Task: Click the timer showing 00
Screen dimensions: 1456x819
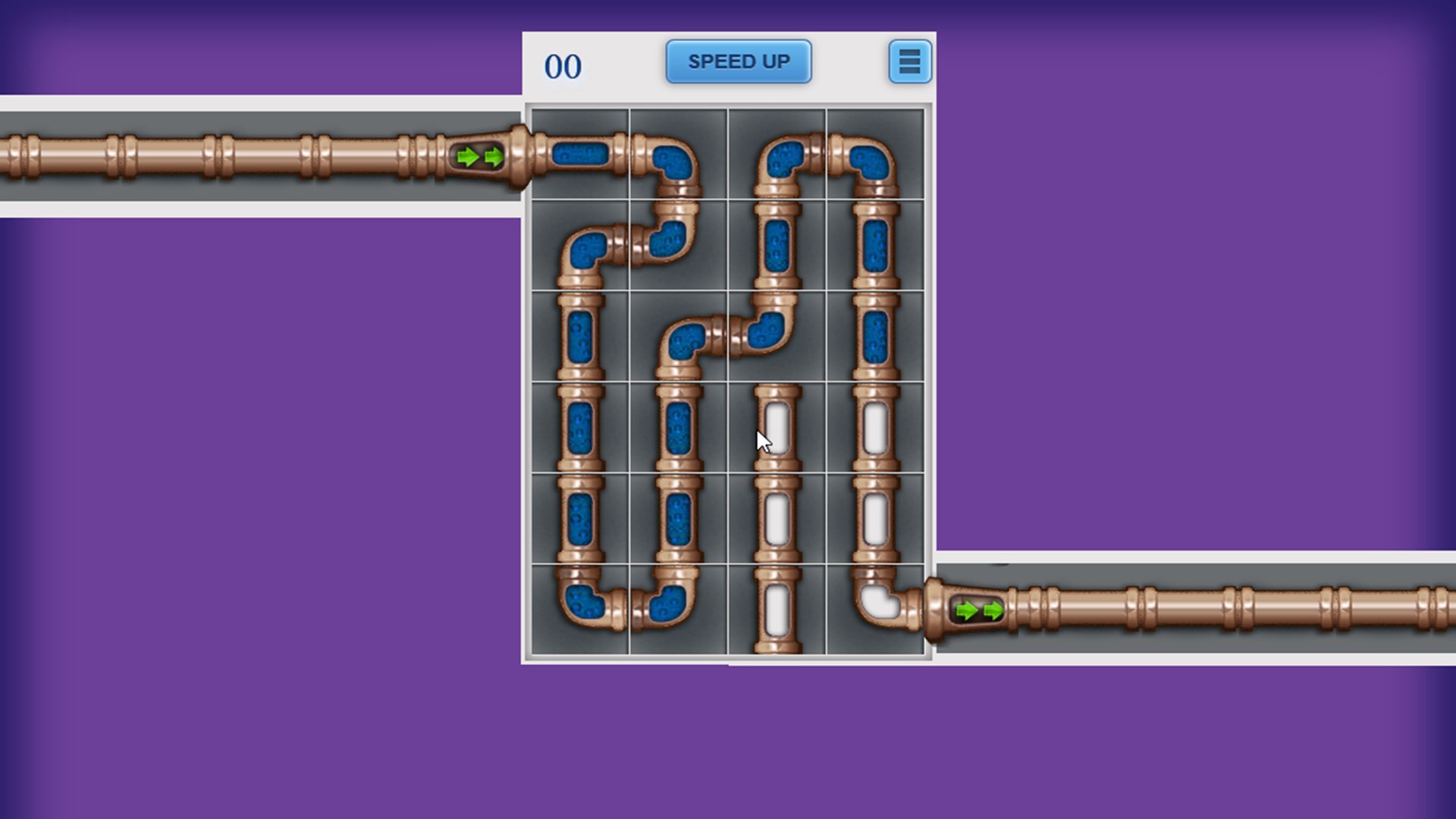Action: coord(562,67)
